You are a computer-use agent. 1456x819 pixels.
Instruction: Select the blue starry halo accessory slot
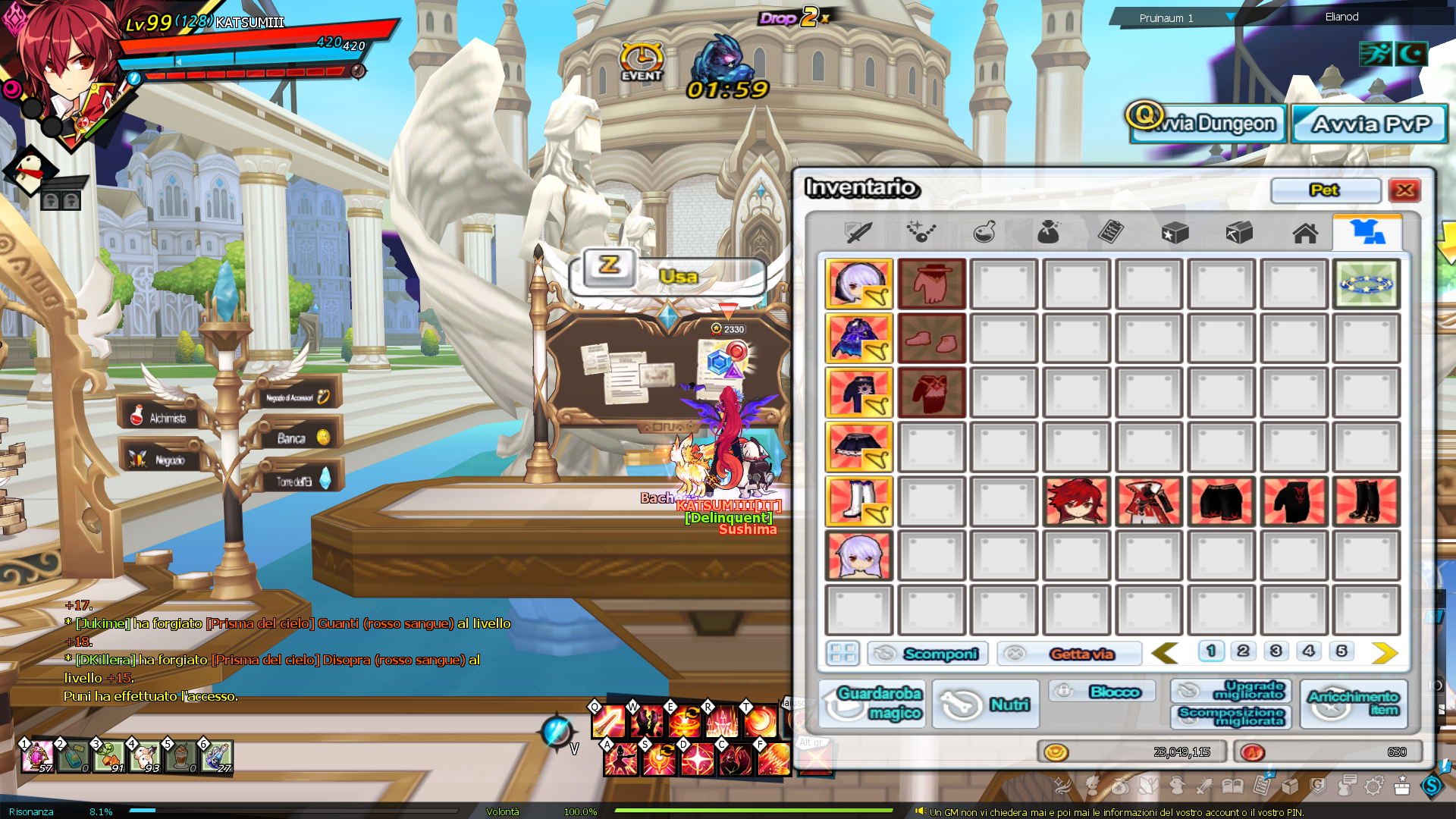click(1366, 284)
